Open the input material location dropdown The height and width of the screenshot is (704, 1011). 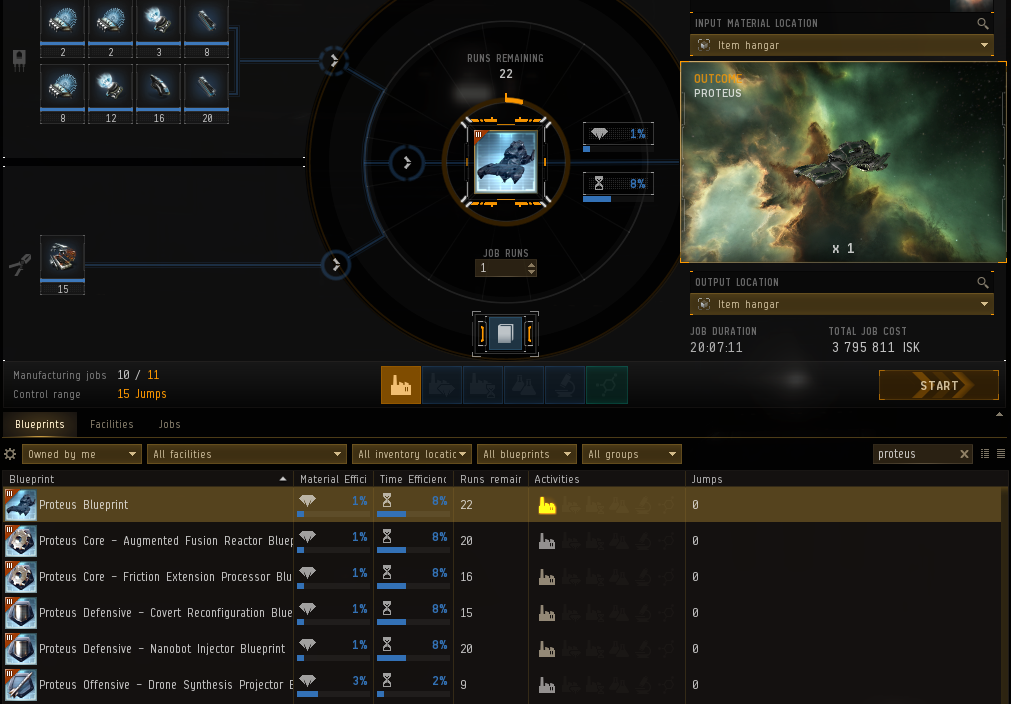click(841, 45)
